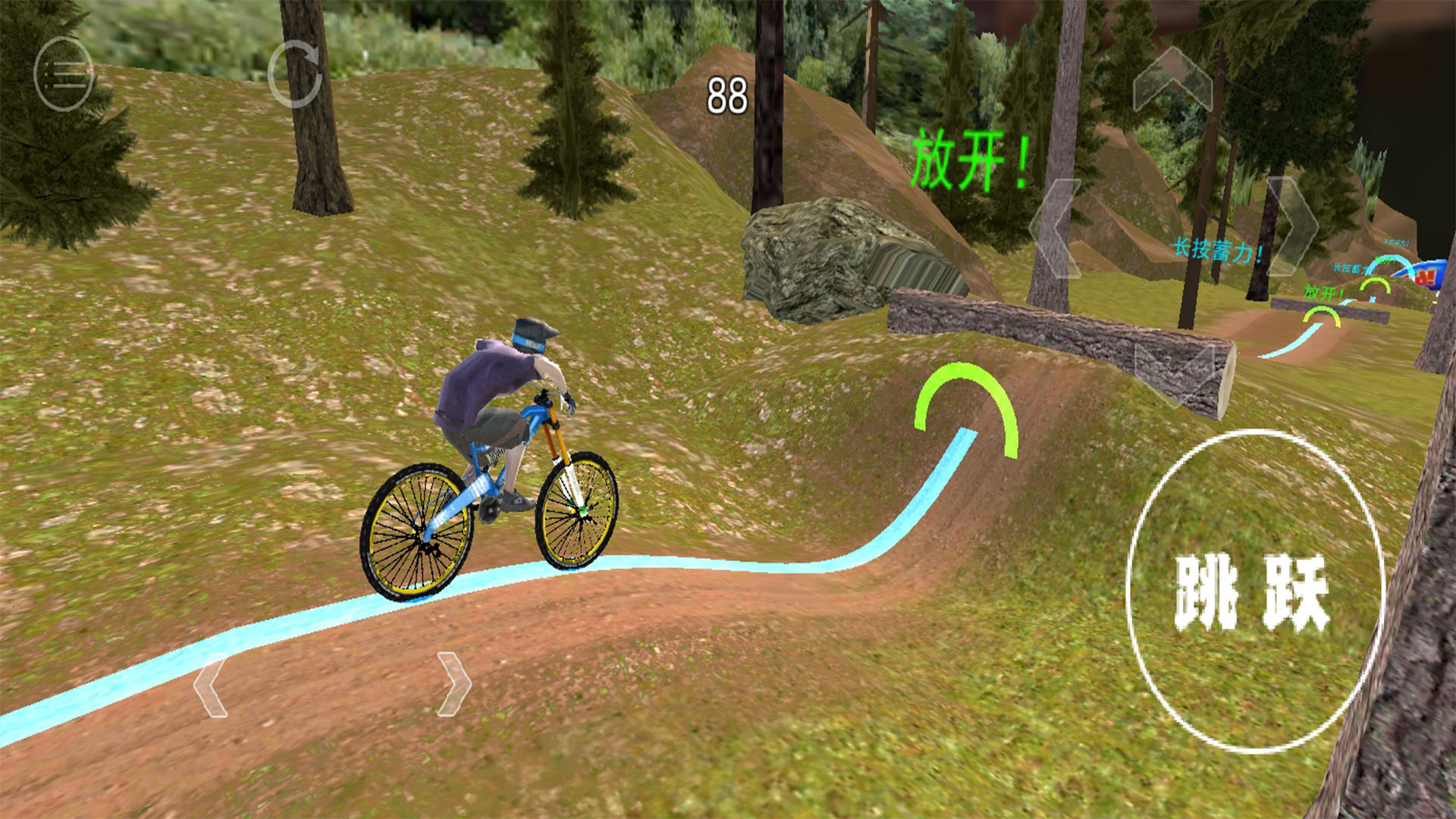
Task: Steer left with the bottom-left arrow
Action: tap(211, 685)
